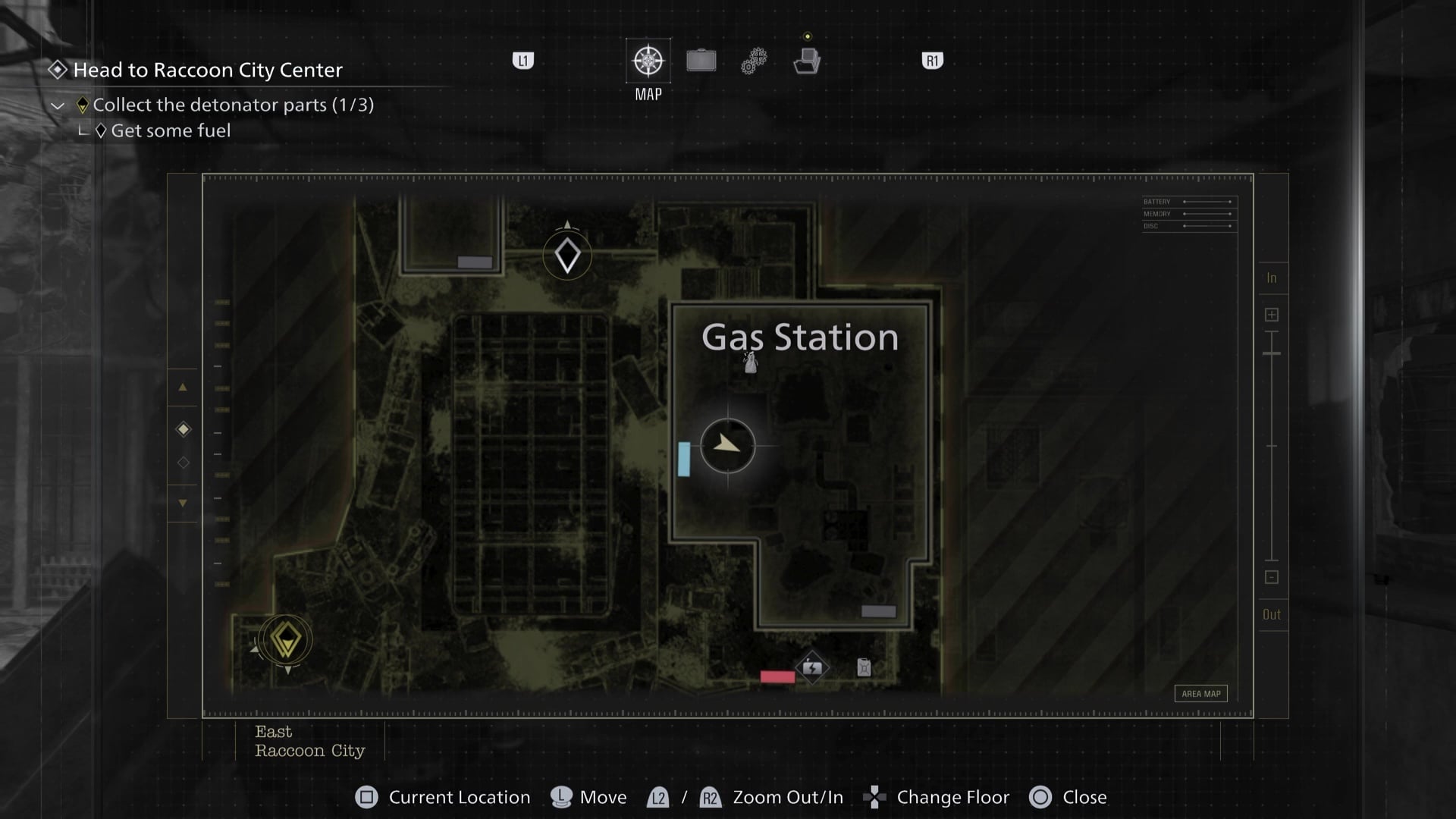Image resolution: width=1456 pixels, height=819 pixels.
Task: Open the files folder tab
Action: 807,61
